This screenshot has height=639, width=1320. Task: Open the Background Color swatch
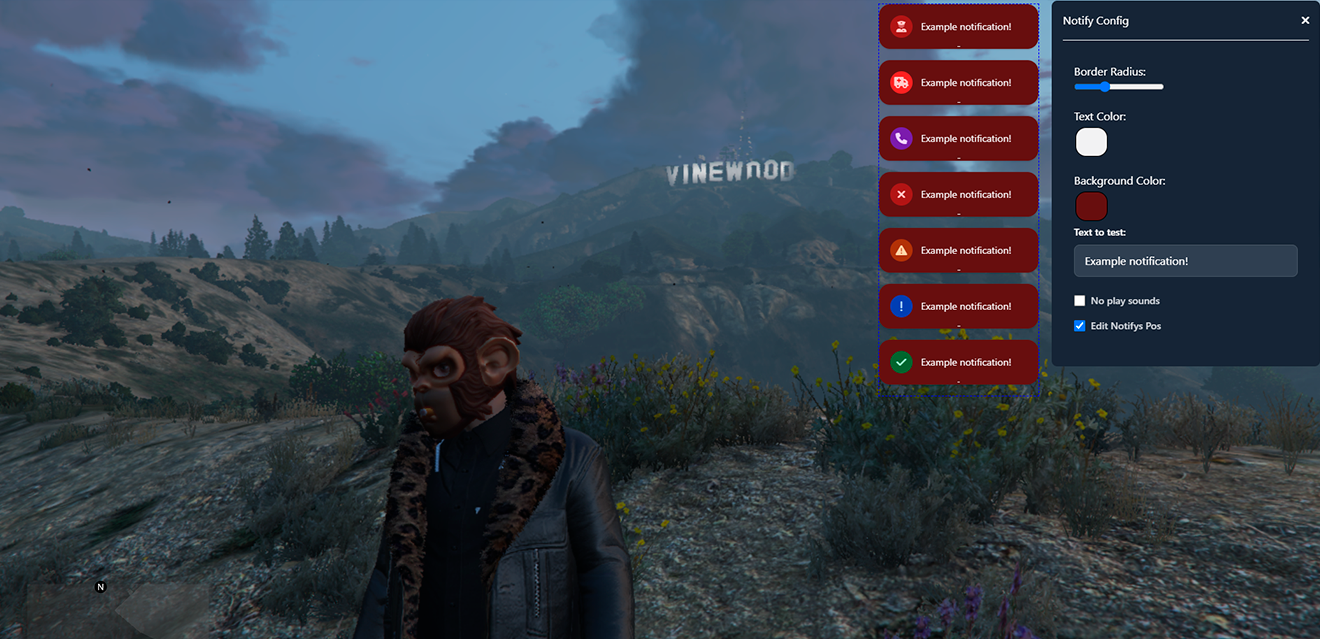tap(1091, 206)
